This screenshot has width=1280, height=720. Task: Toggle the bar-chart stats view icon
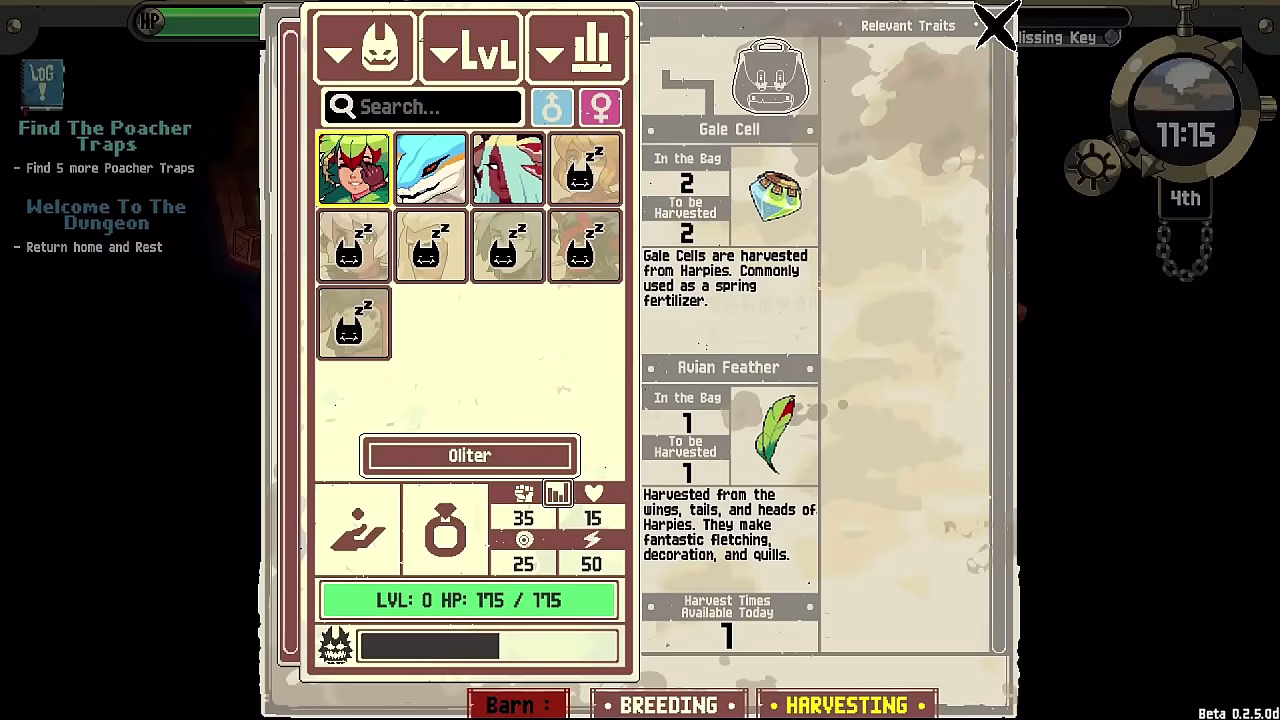click(557, 492)
